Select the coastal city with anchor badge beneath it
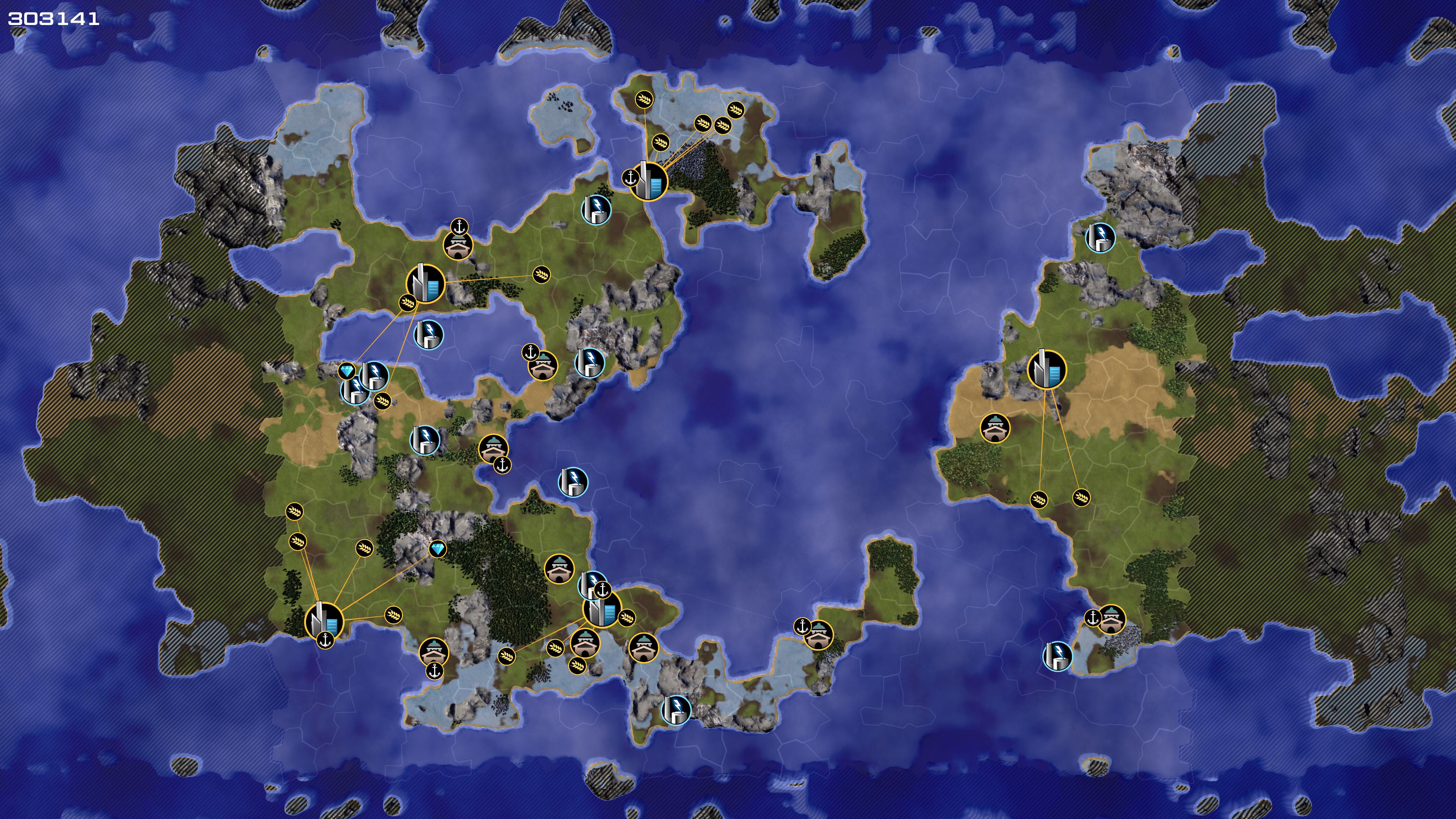 point(324,621)
